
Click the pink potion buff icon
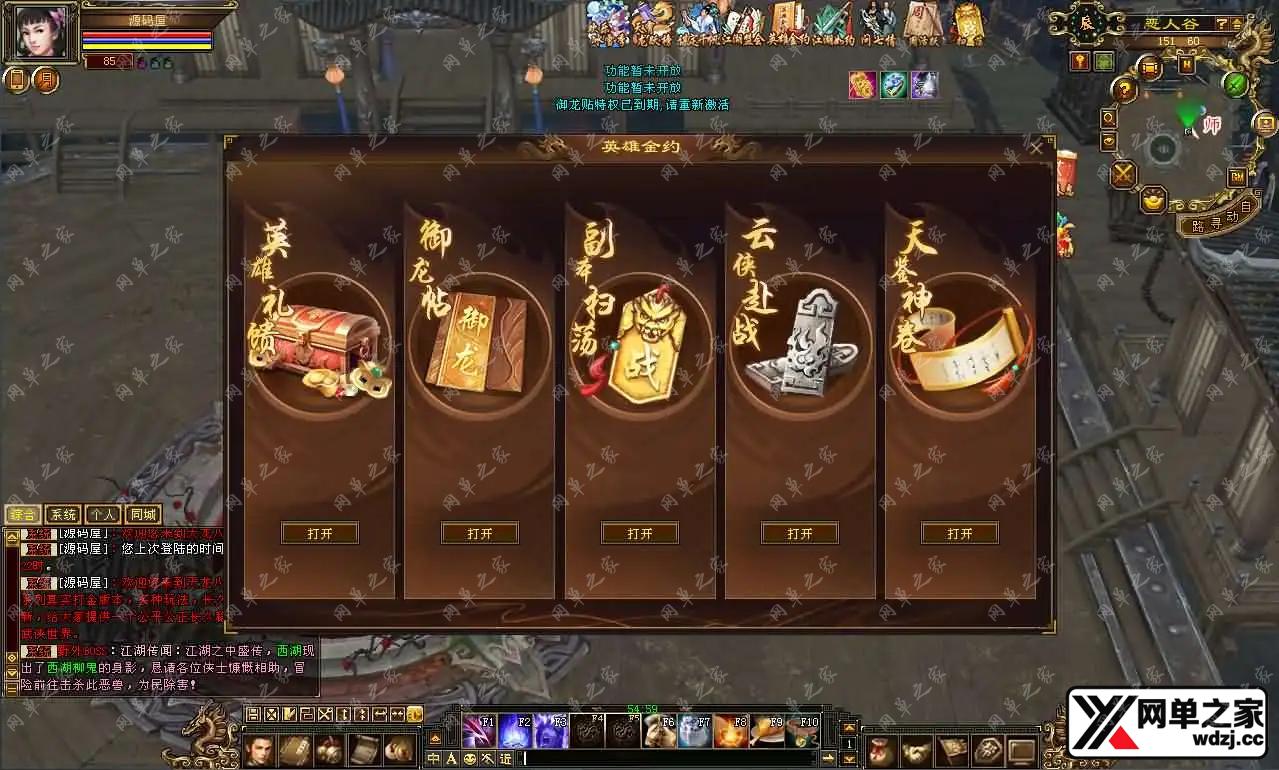[x=862, y=85]
